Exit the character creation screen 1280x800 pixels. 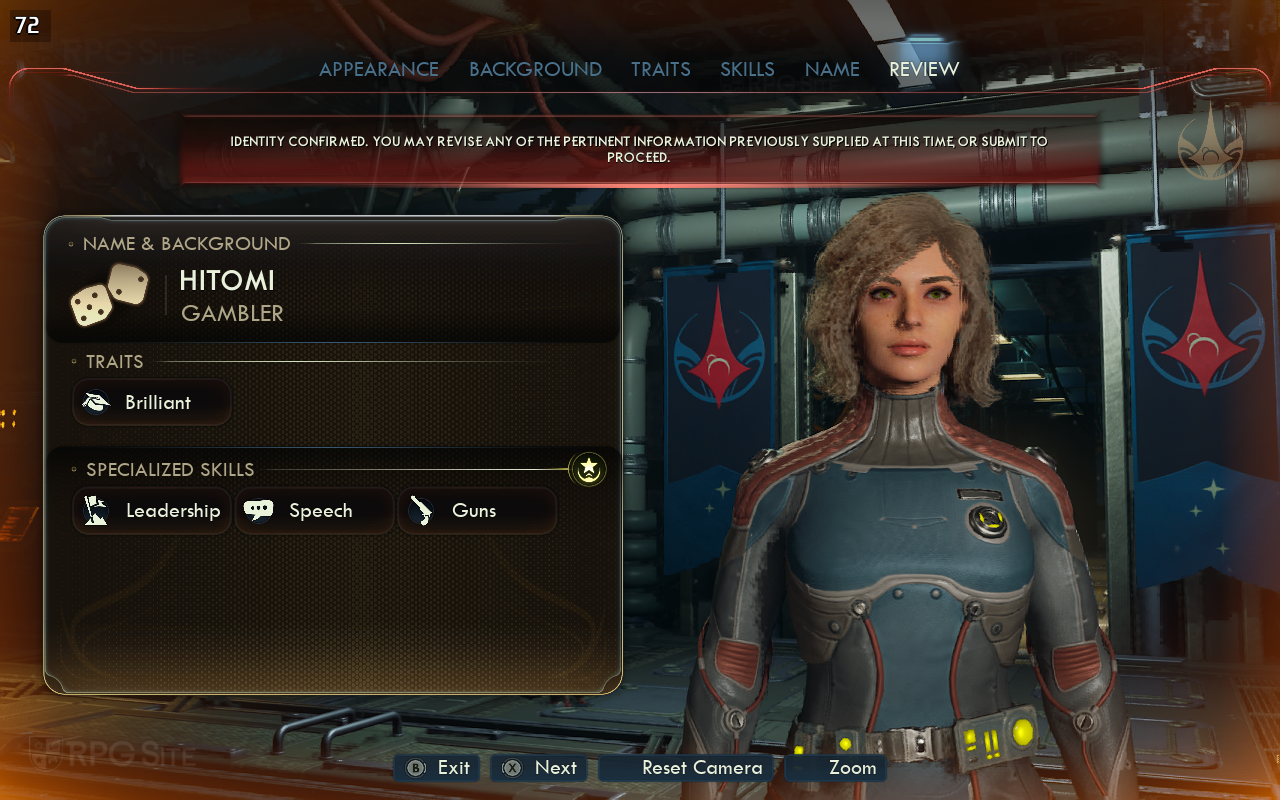[x=438, y=768]
